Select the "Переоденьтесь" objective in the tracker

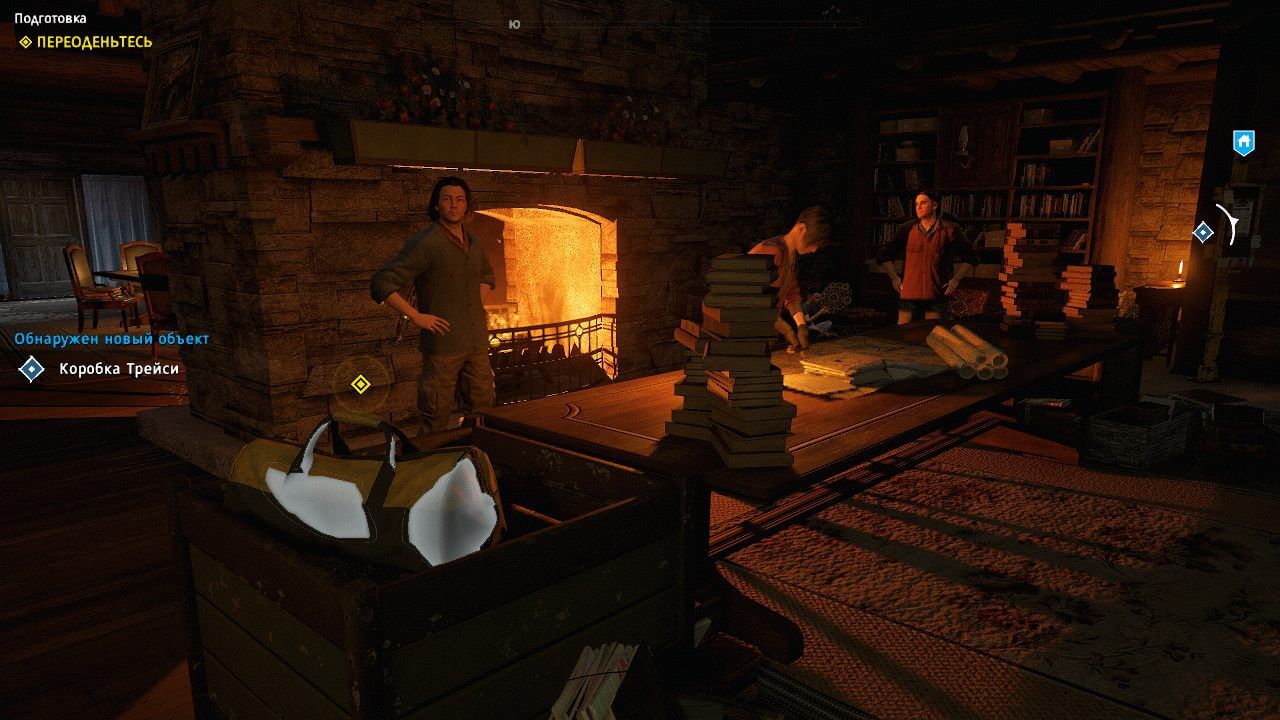94,42
